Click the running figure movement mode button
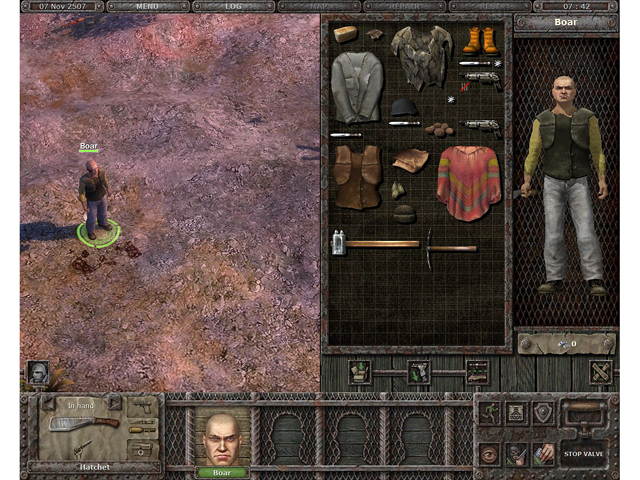This screenshot has width=640, height=480. pyautogui.click(x=489, y=412)
